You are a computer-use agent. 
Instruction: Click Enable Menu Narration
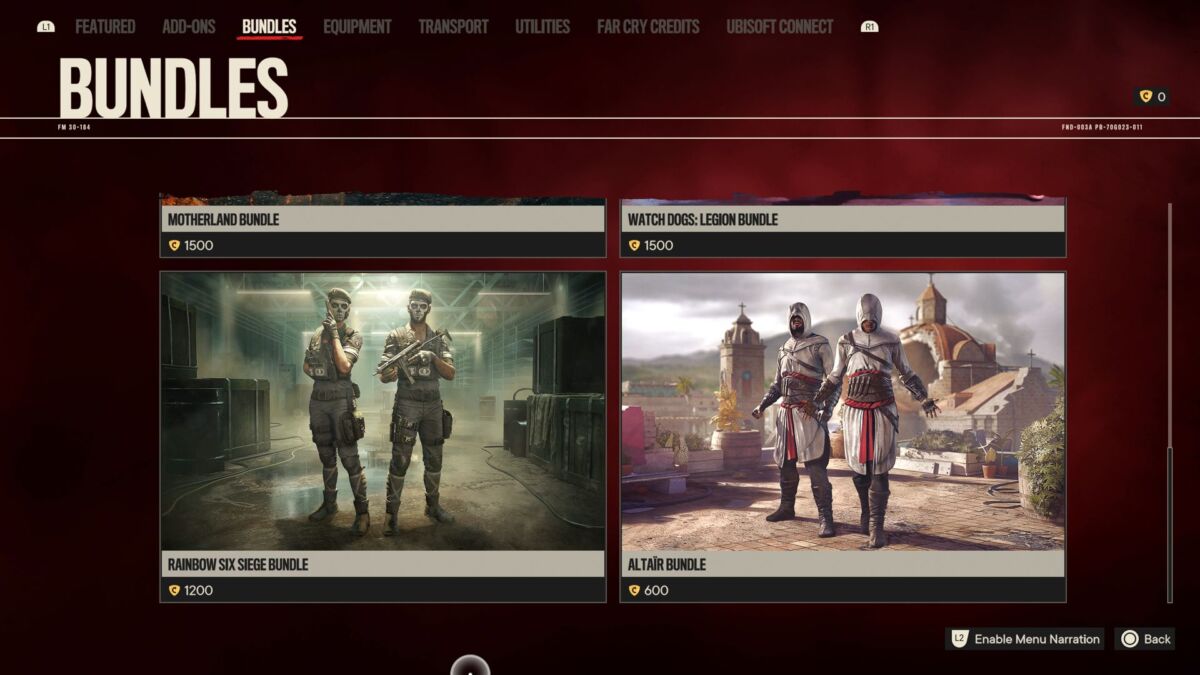[1025, 639]
